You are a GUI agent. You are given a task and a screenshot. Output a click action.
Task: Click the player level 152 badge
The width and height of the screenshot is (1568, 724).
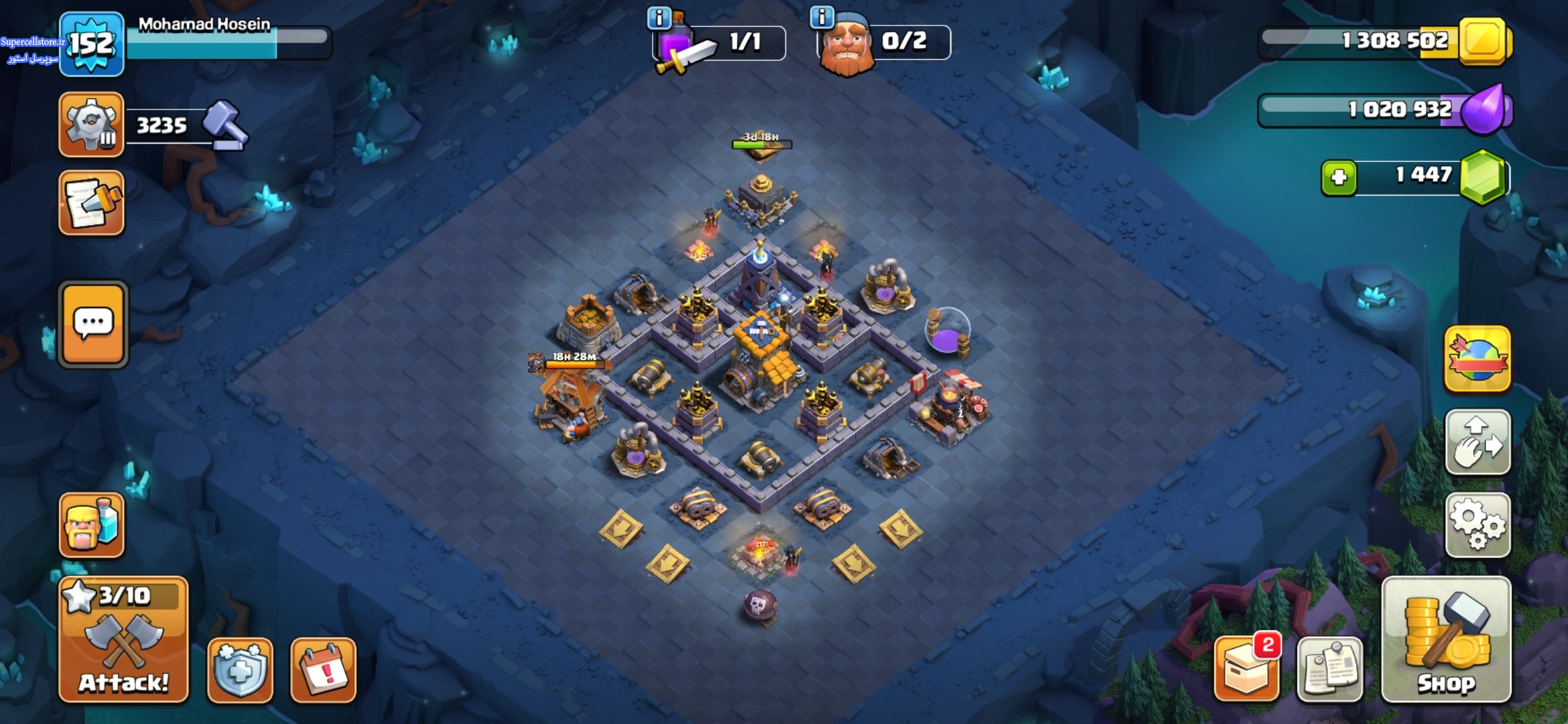(92, 44)
